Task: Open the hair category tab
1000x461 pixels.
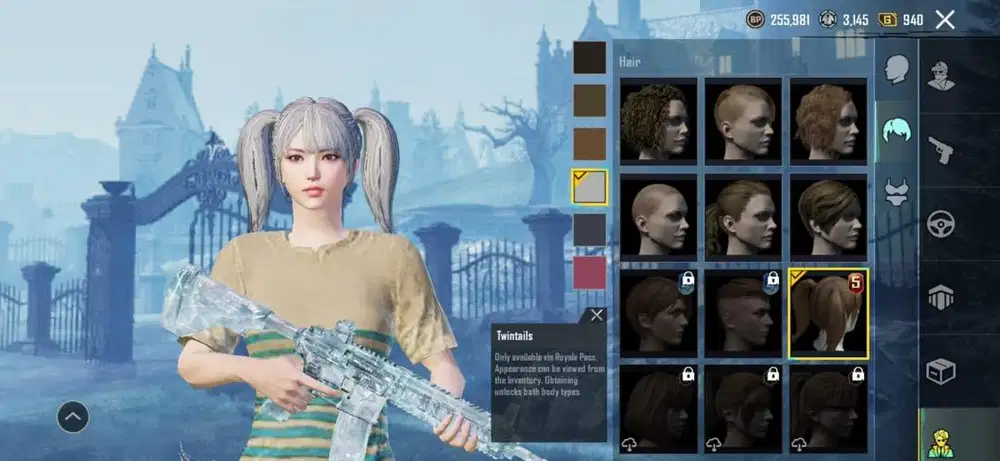Action: click(896, 130)
